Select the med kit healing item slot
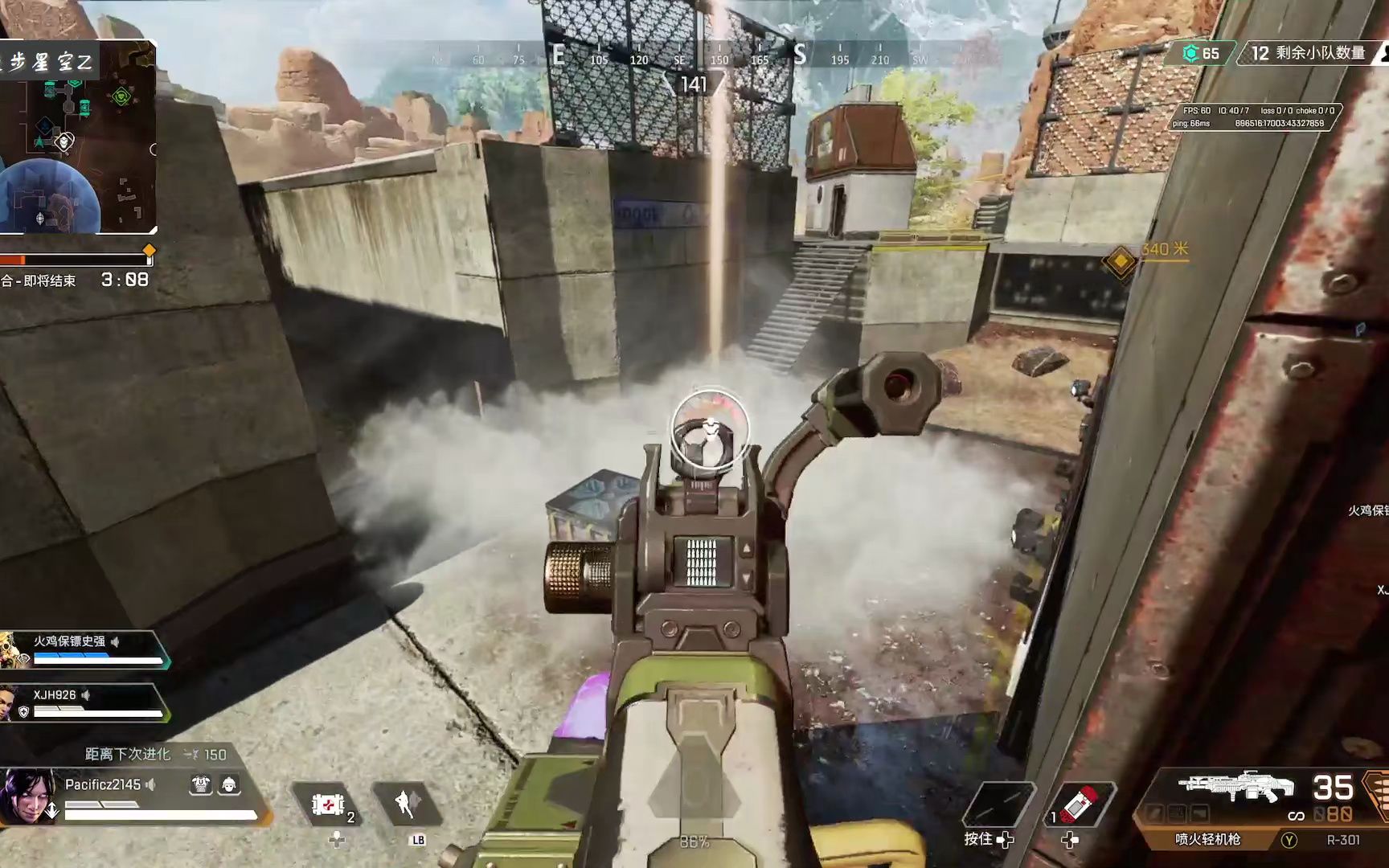The height and width of the screenshot is (868, 1389). click(x=328, y=804)
